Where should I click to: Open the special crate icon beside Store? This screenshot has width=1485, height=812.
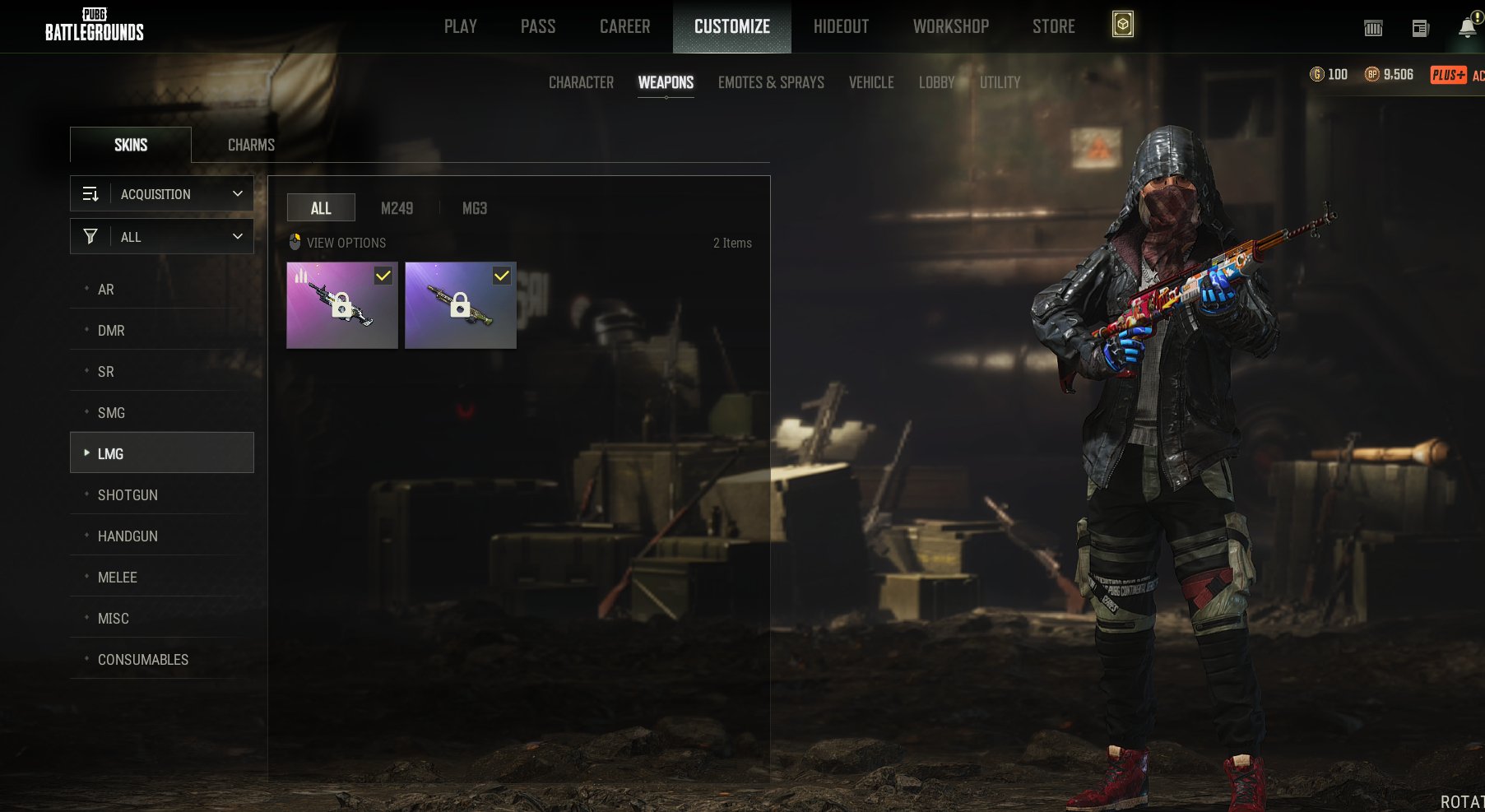click(x=1122, y=26)
